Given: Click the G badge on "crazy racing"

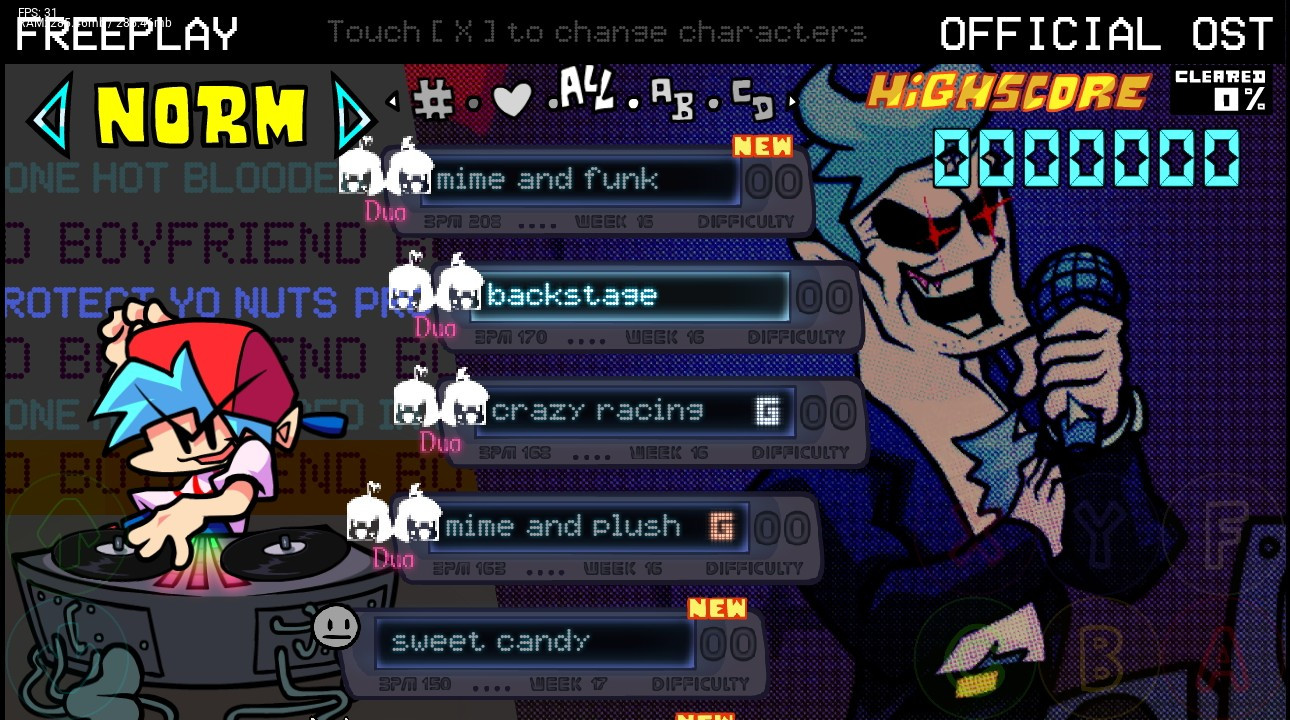Looking at the screenshot, I should [768, 411].
